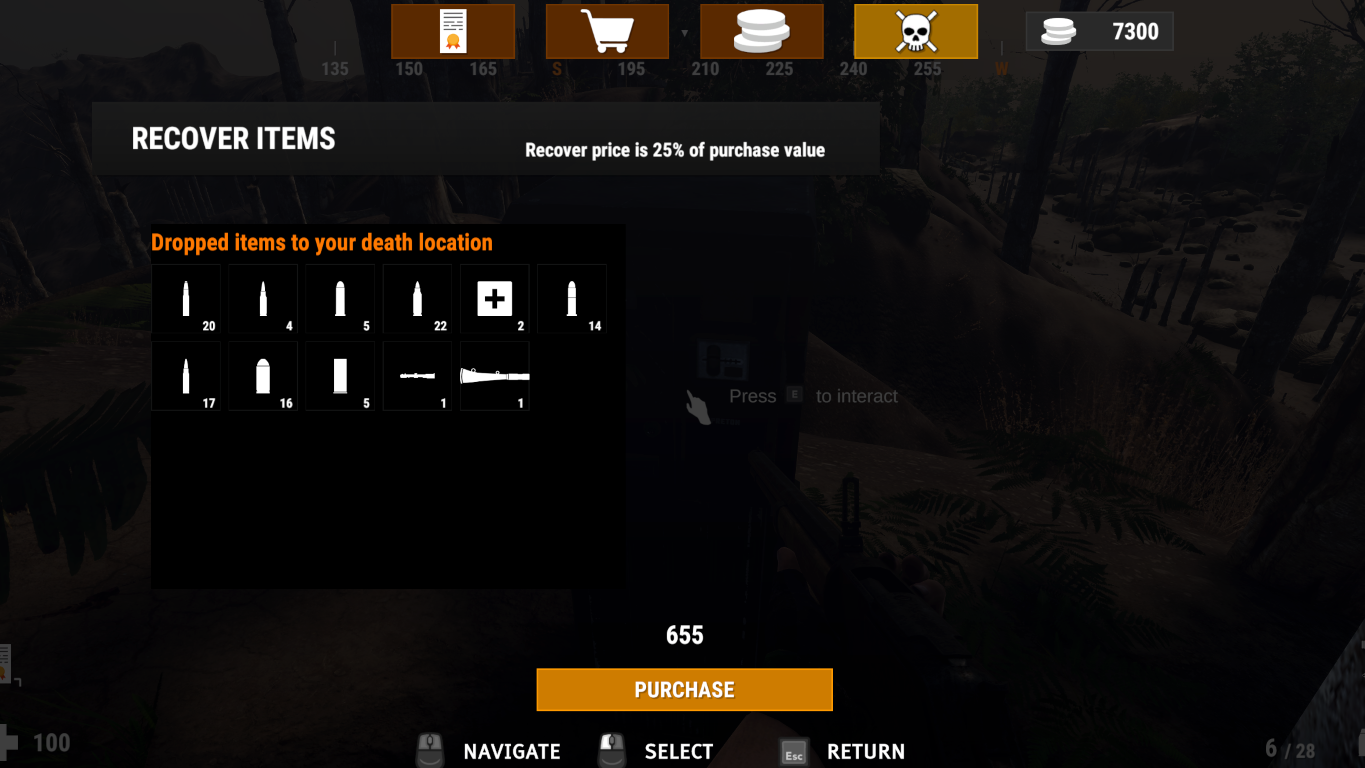
Task: Click the PURCHASE button
Action: [684, 690]
